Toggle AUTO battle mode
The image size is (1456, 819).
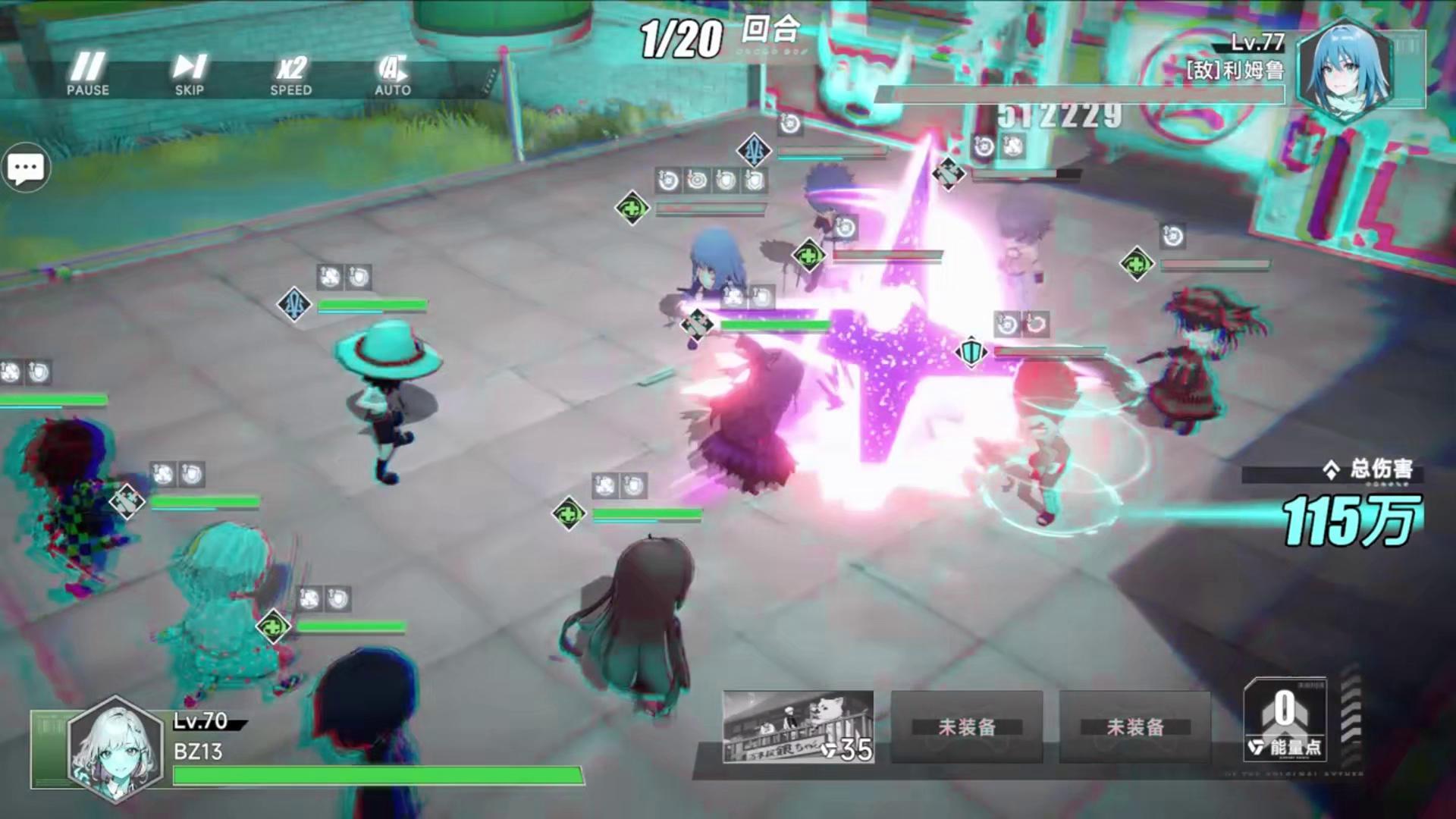click(392, 74)
